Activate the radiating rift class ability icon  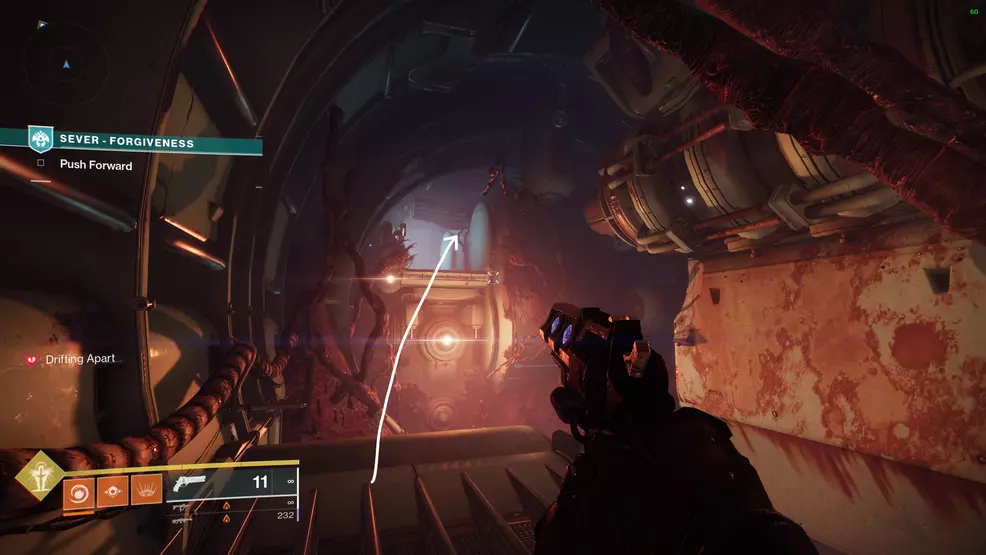tap(146, 491)
